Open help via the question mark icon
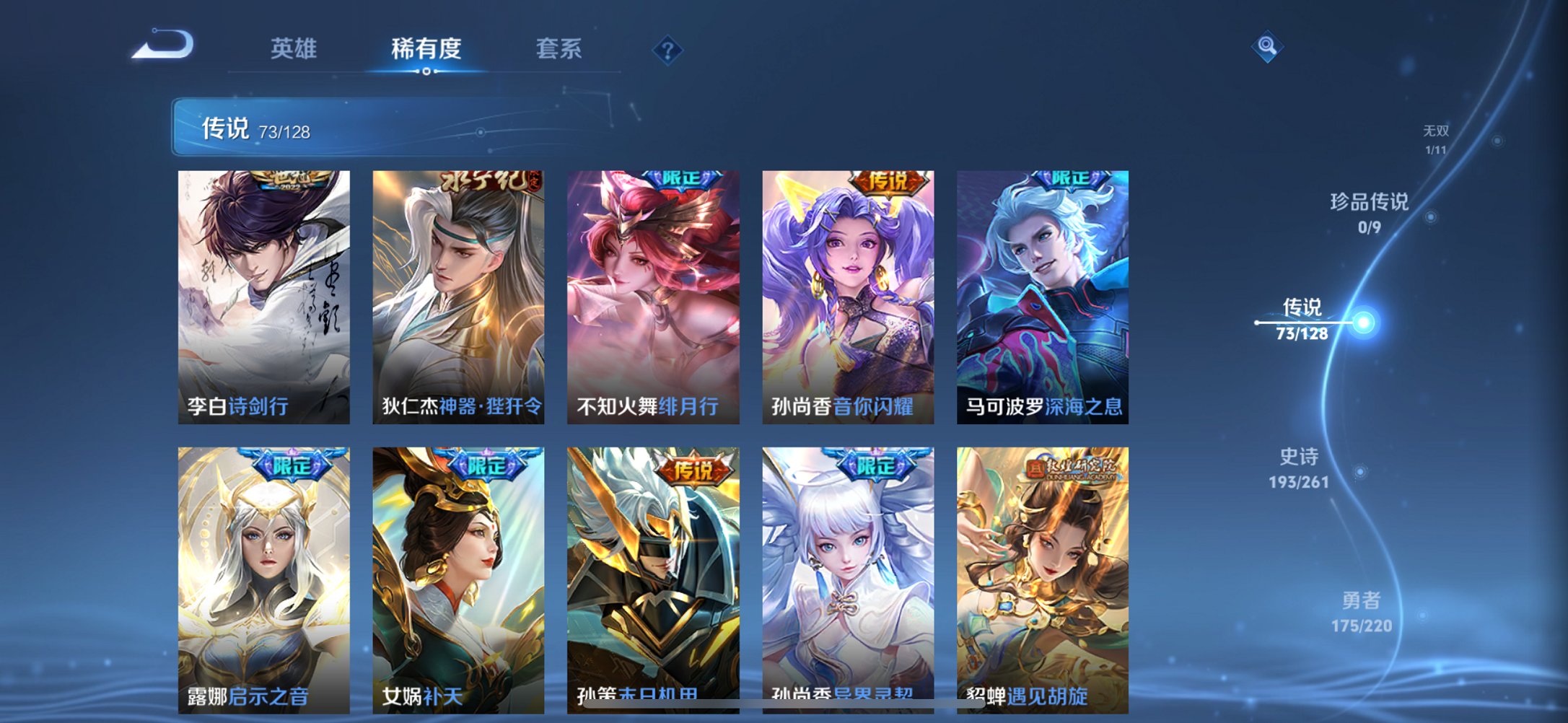Image resolution: width=1568 pixels, height=723 pixels. (667, 51)
